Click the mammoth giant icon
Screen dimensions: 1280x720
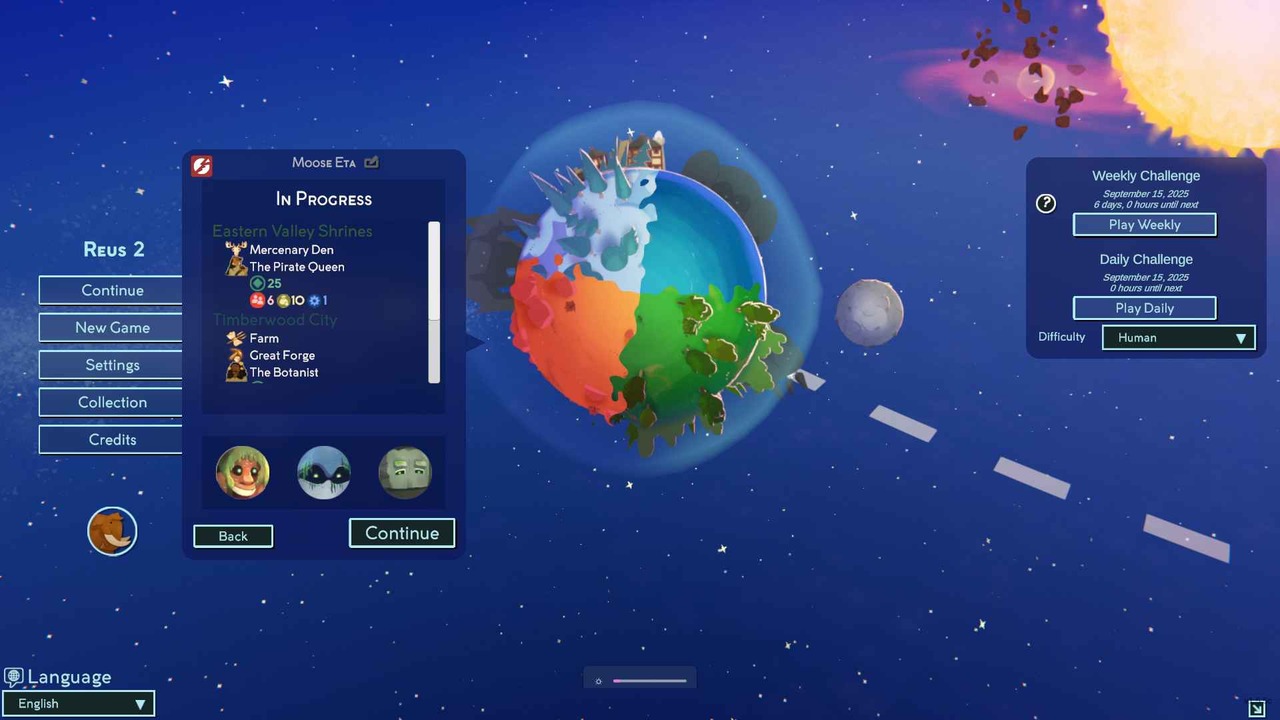(112, 531)
